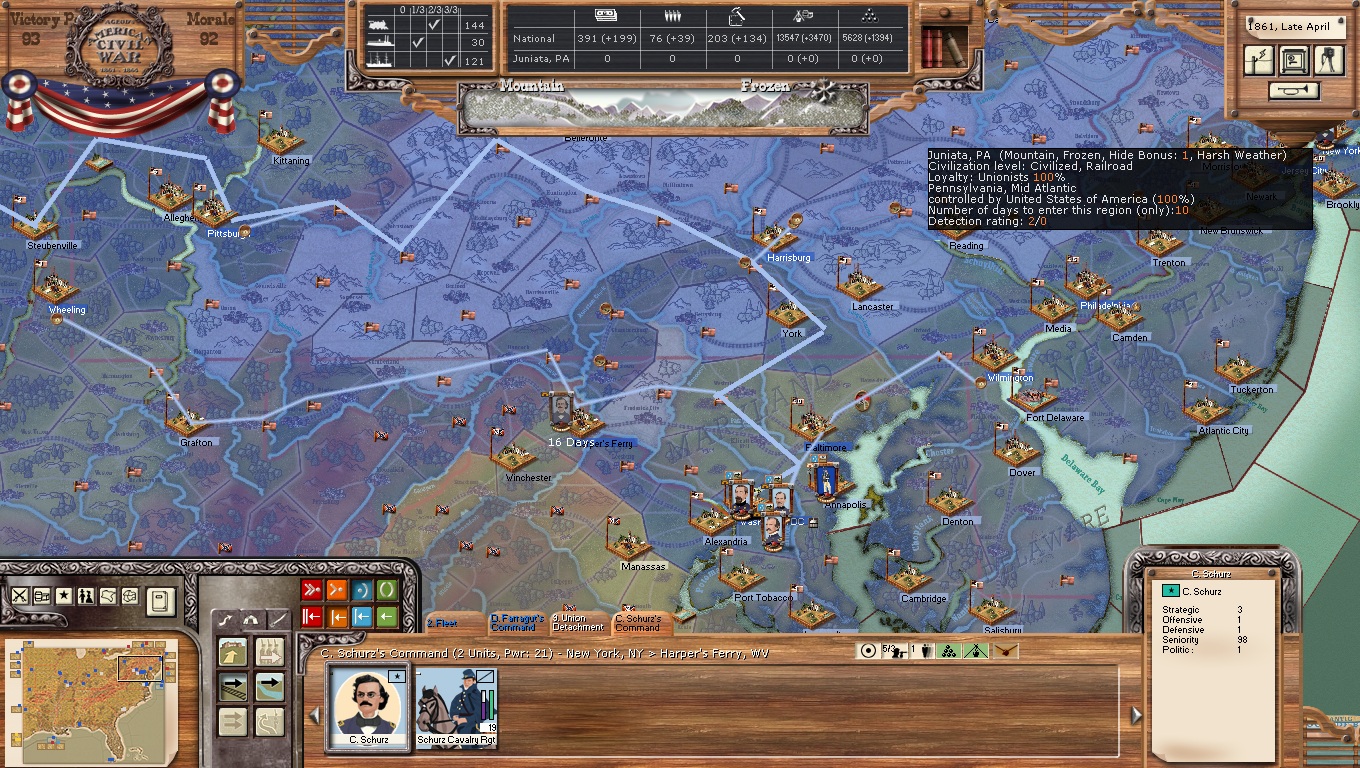Select the Schurz Cavalry Rgt unit card

click(x=456, y=706)
